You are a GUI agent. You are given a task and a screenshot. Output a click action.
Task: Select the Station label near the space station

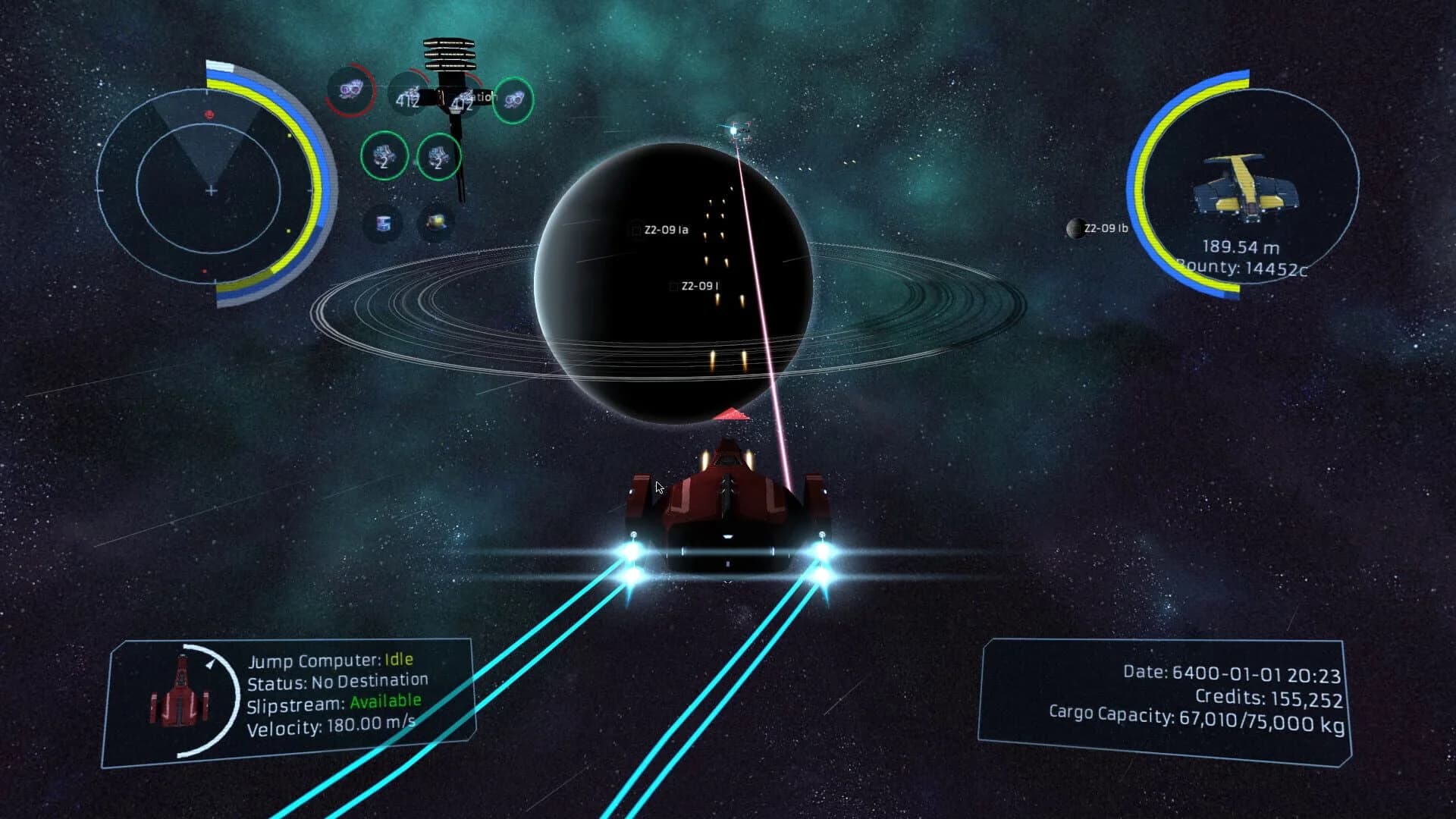[483, 96]
